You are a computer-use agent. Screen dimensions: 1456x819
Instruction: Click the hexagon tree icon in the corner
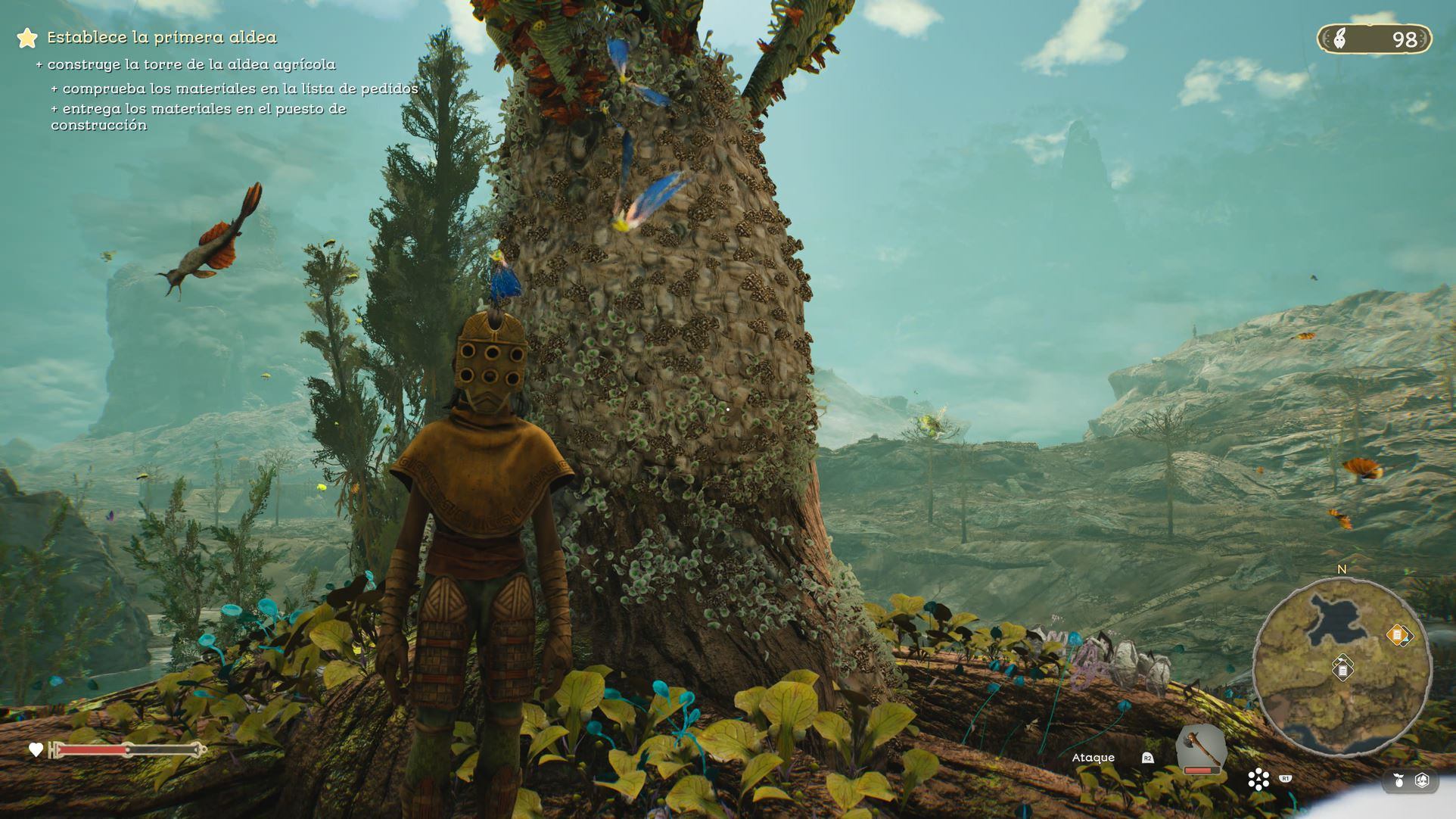point(1422,780)
